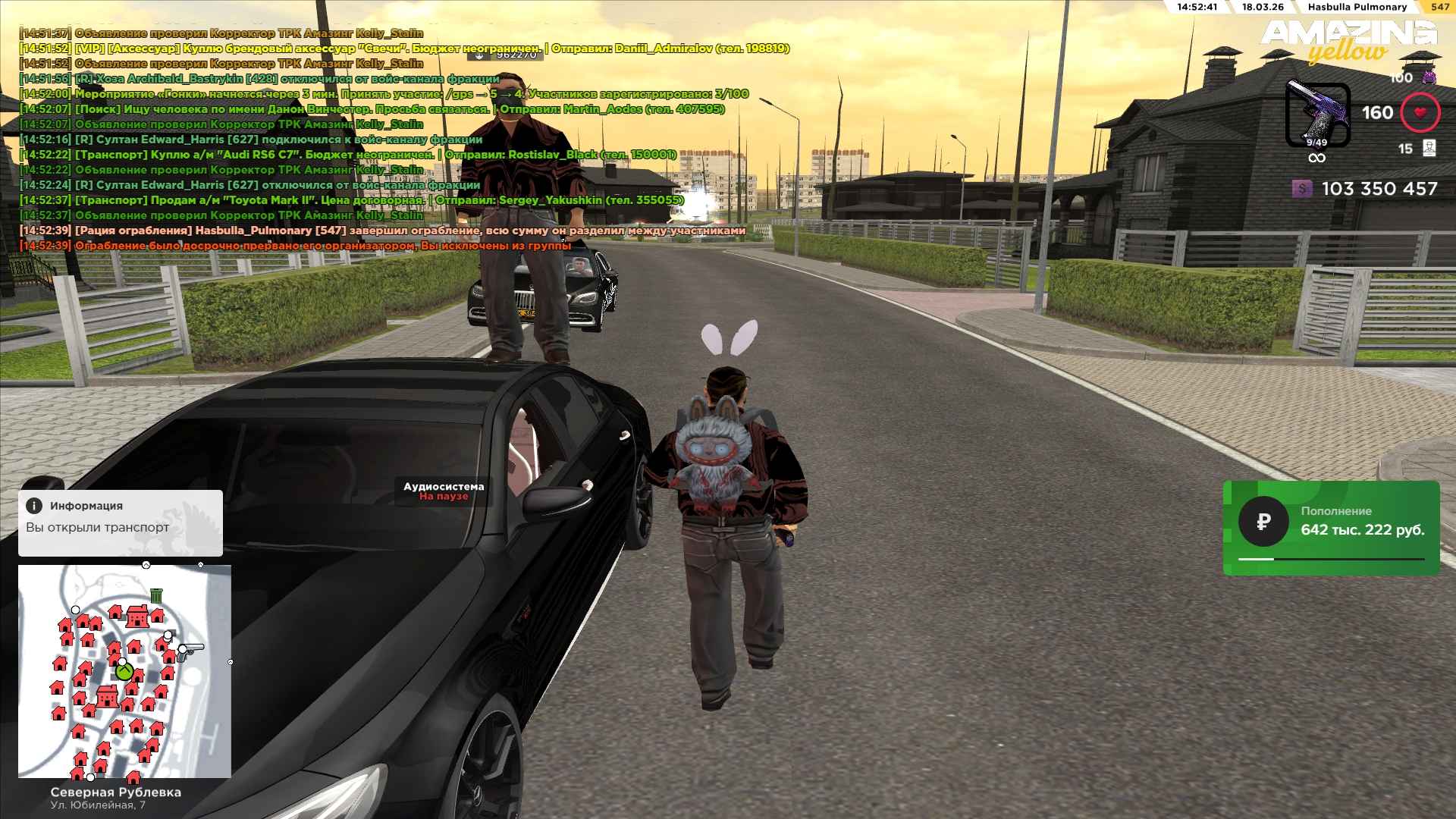Click the green player marker on the minimap
Viewport: 1456px width, 819px height.
pos(124,671)
